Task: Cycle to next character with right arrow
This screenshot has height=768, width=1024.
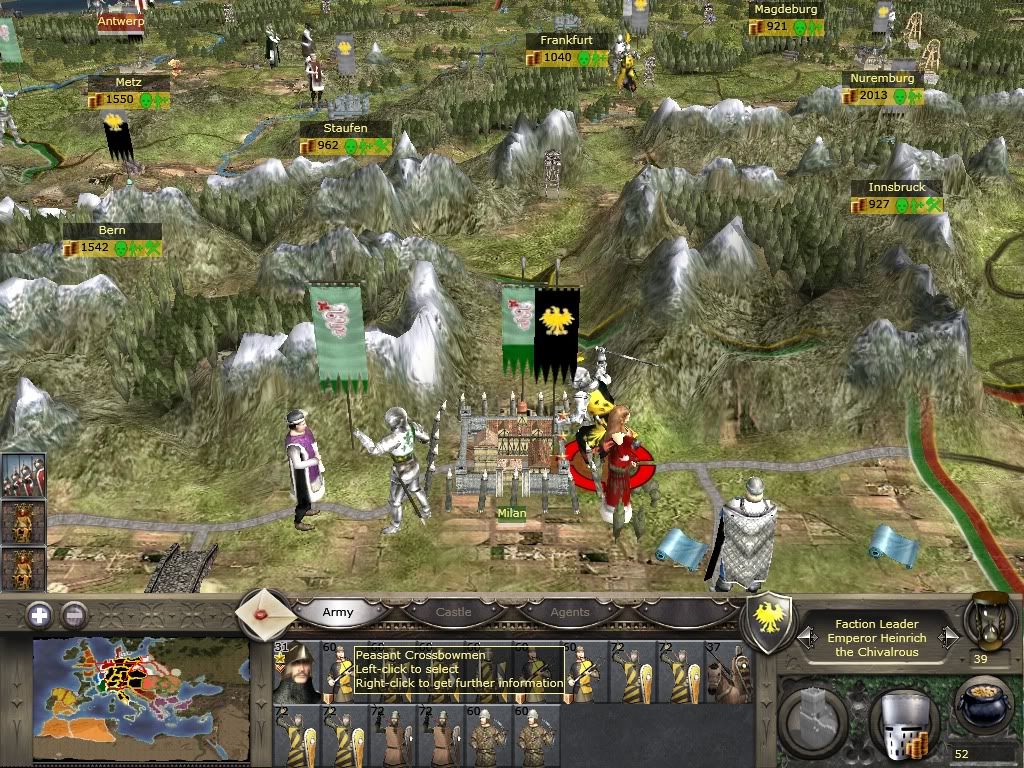Action: point(950,637)
